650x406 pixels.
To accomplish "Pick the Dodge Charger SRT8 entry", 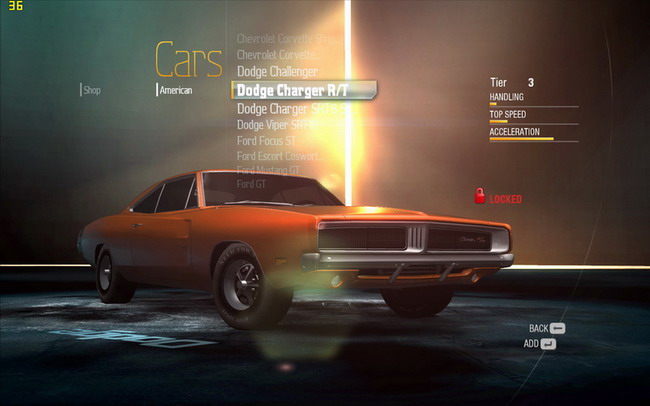I will [285, 108].
